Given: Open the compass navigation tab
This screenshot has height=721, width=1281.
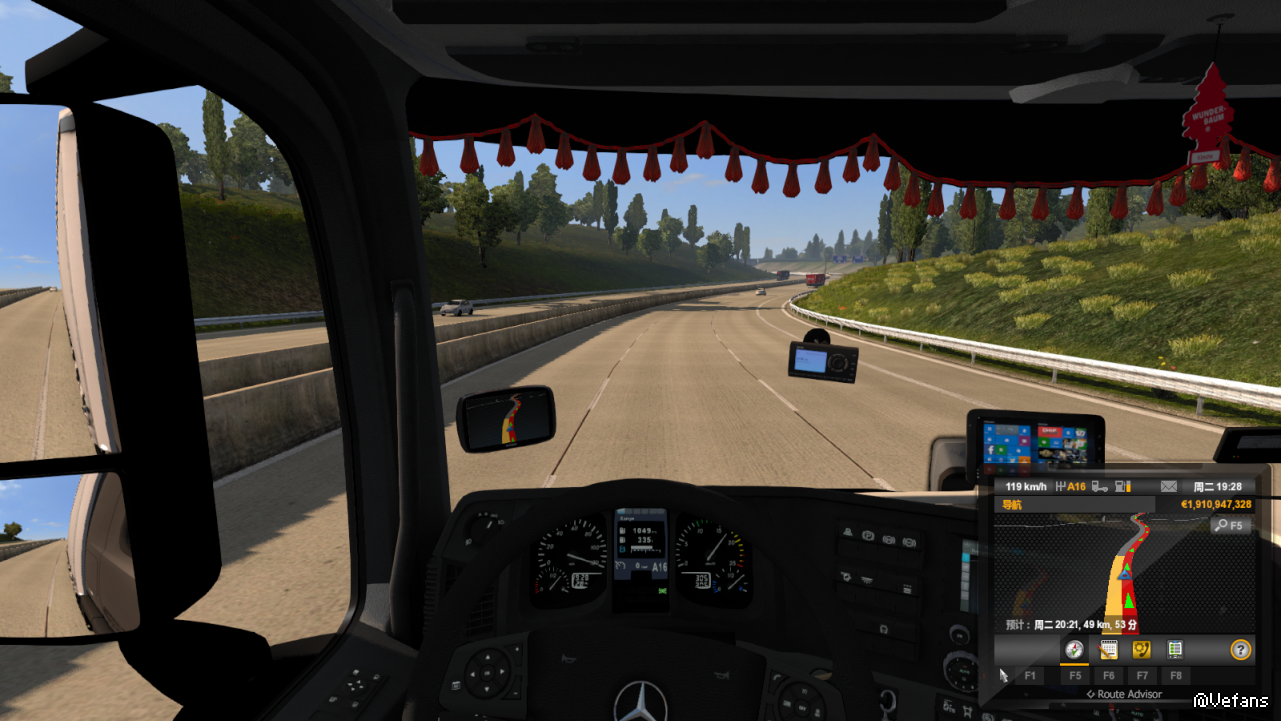Looking at the screenshot, I should [x=1074, y=650].
